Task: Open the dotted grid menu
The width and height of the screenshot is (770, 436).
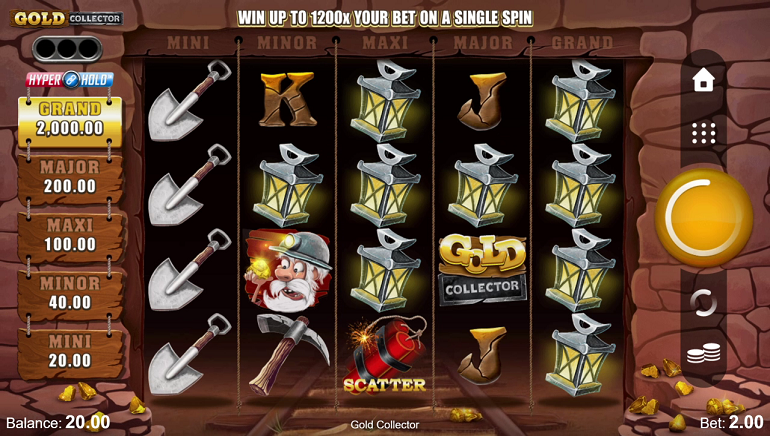Action: [x=703, y=133]
